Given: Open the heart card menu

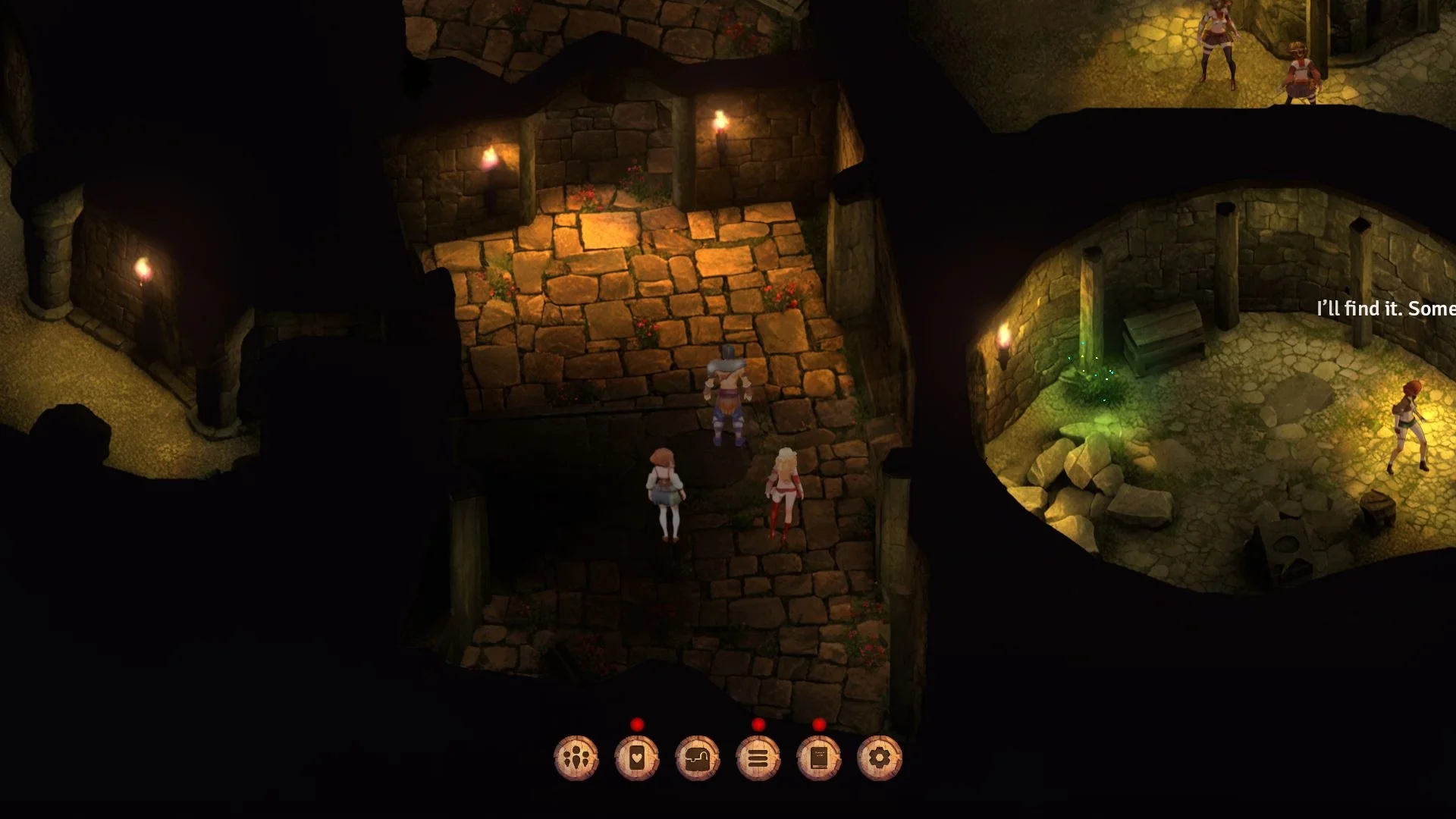Looking at the screenshot, I should tap(637, 758).
